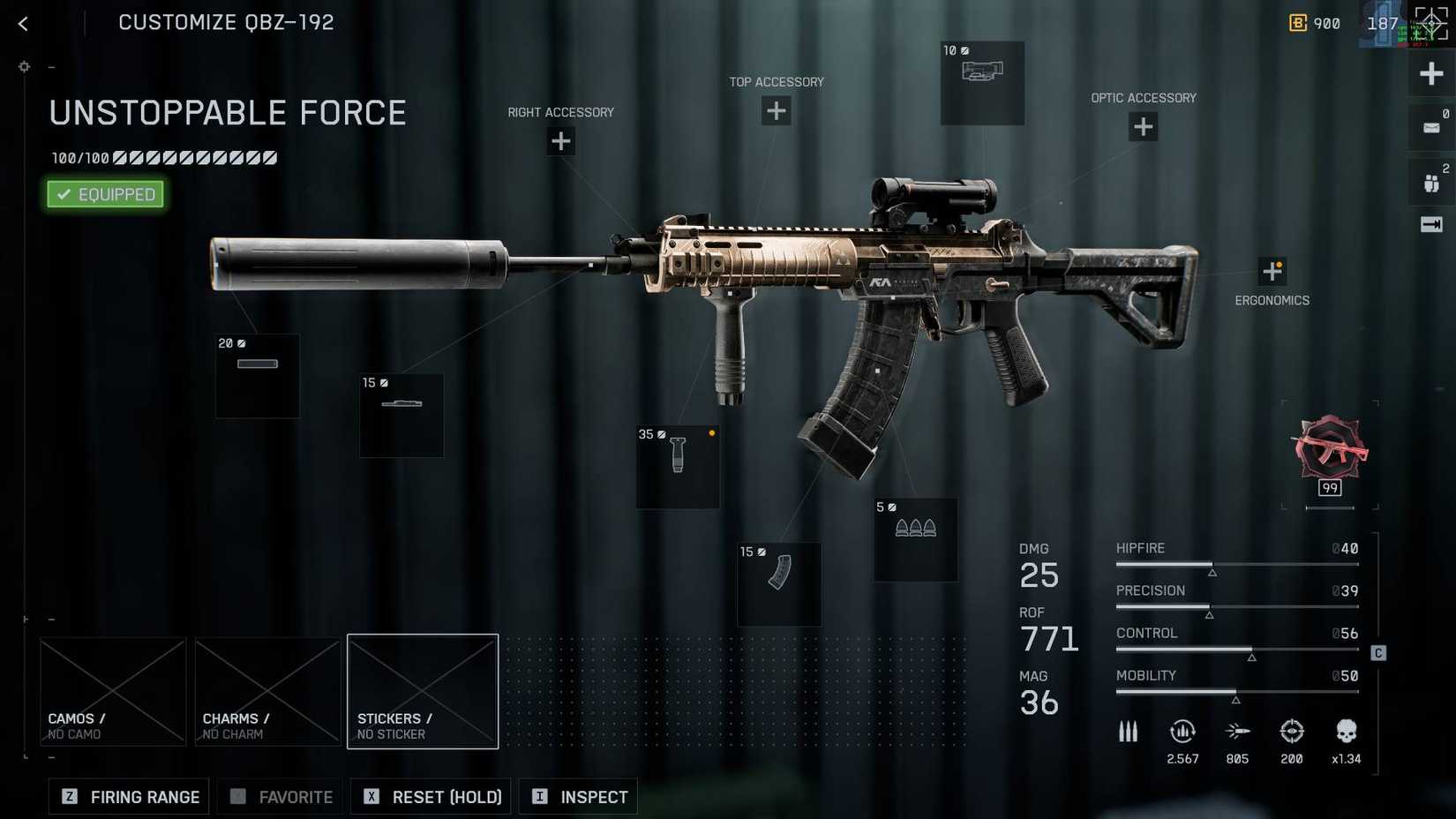Toggle the Equipped status of the weapon
This screenshot has width=1456, height=819.
coord(104,194)
